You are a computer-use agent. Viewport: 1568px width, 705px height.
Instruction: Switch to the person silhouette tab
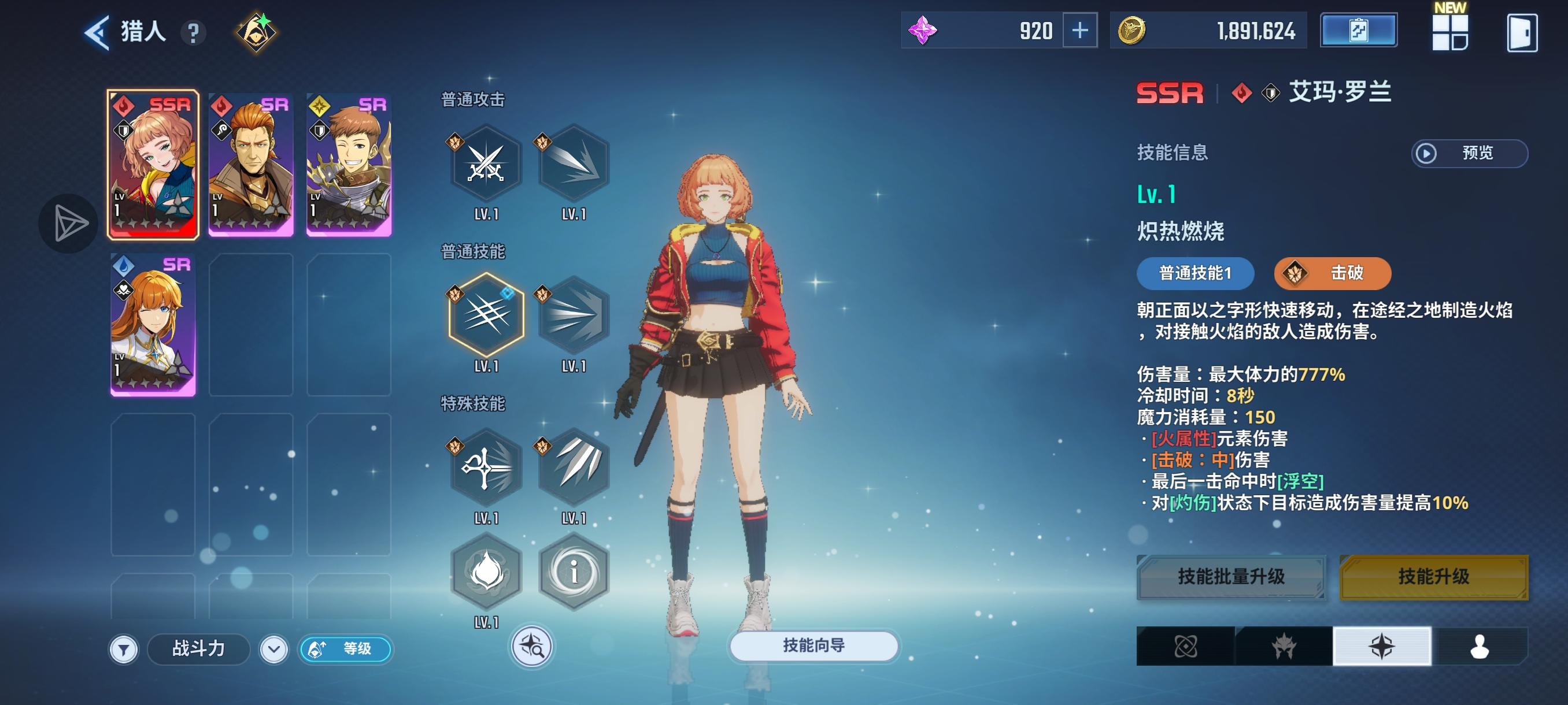pyautogui.click(x=1479, y=646)
